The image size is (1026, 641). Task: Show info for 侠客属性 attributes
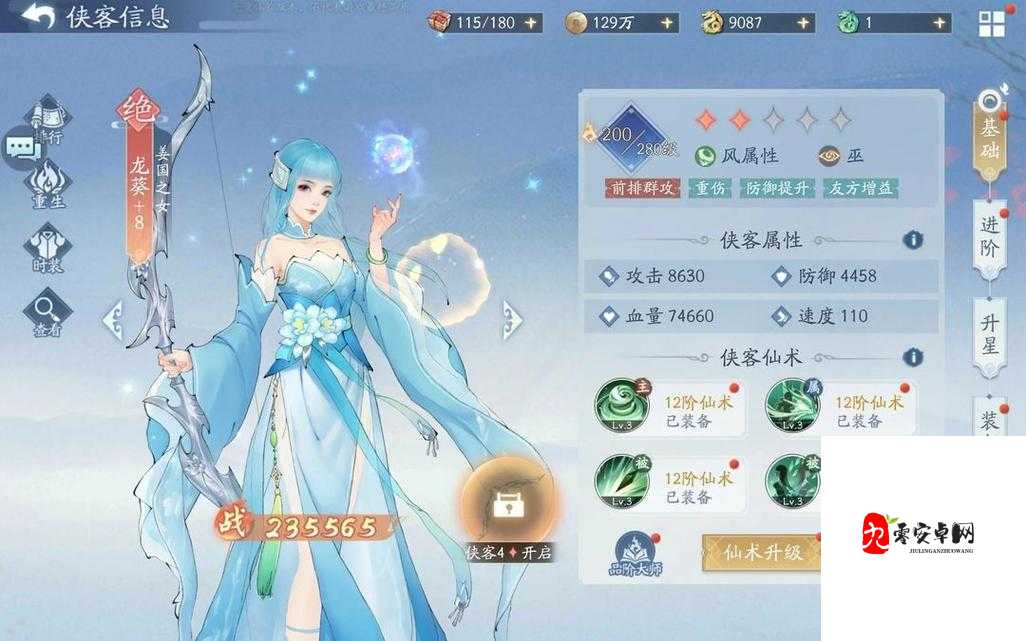point(912,240)
